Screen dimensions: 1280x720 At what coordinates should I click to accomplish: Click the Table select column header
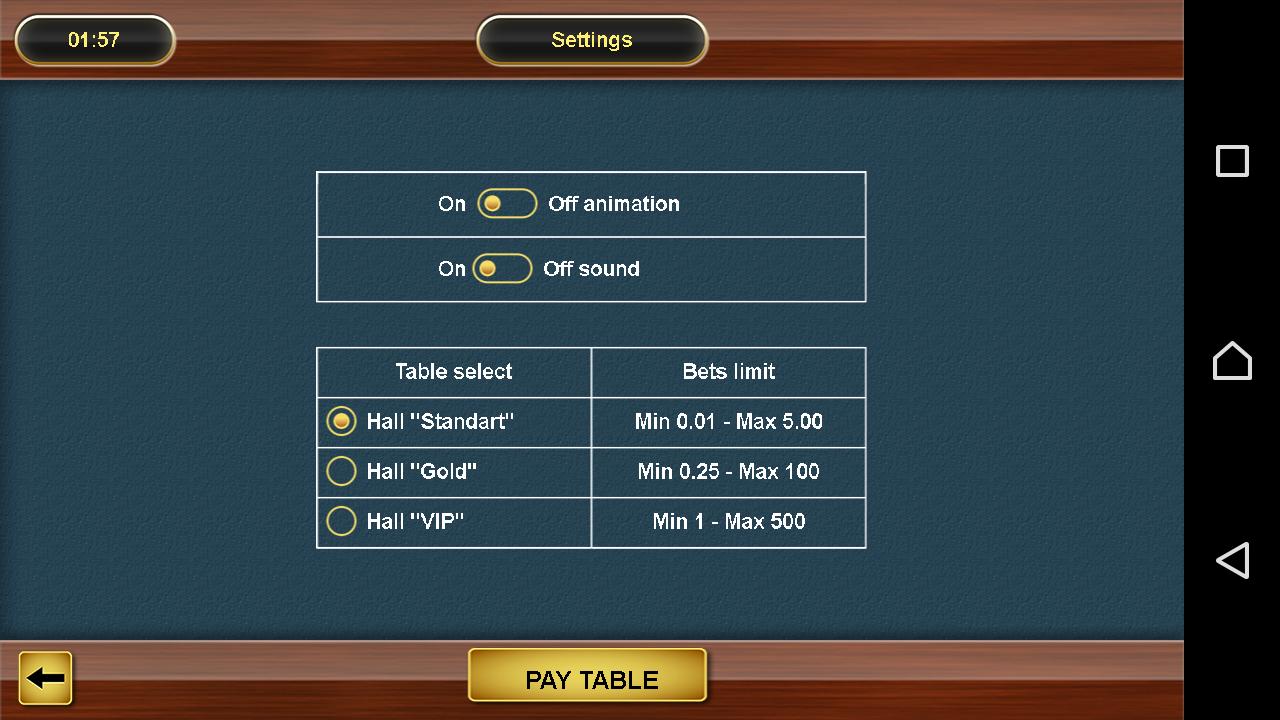[x=453, y=371]
